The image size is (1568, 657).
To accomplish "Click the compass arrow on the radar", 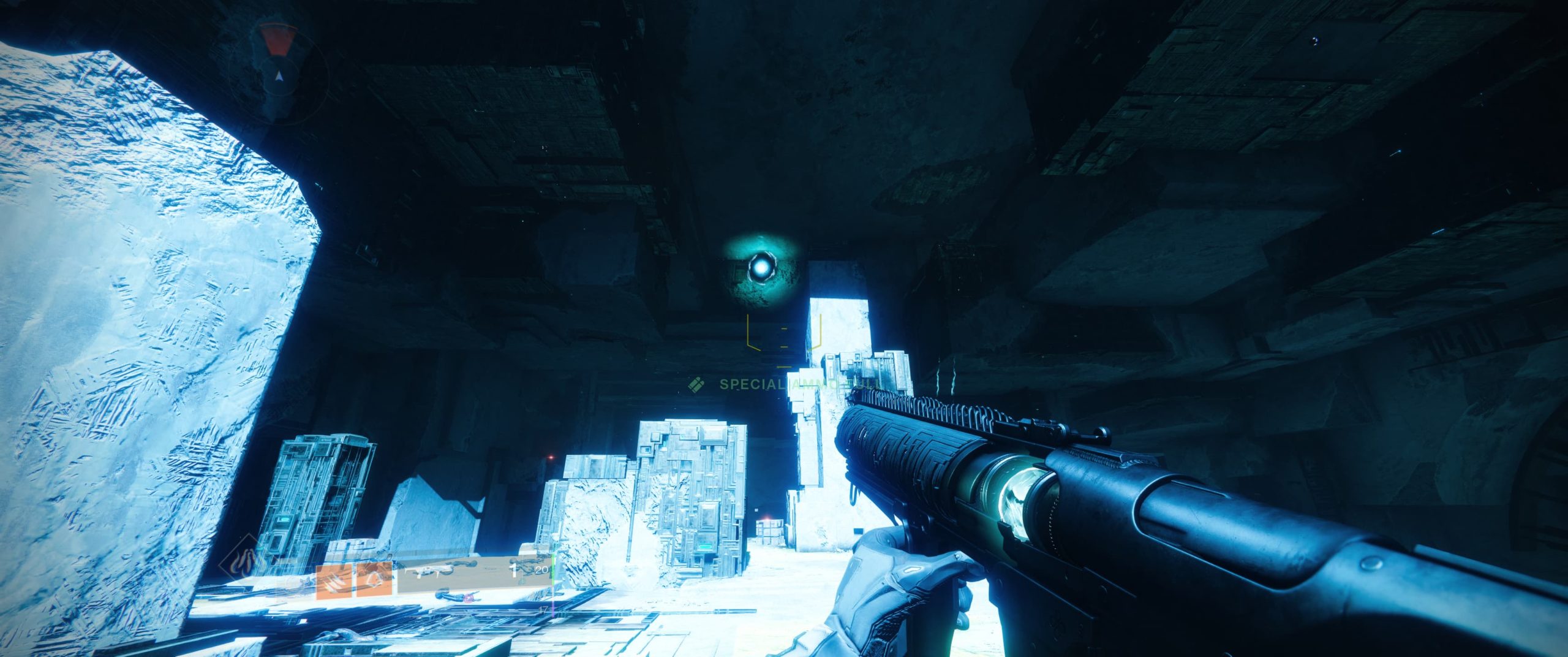I will pyautogui.click(x=279, y=77).
